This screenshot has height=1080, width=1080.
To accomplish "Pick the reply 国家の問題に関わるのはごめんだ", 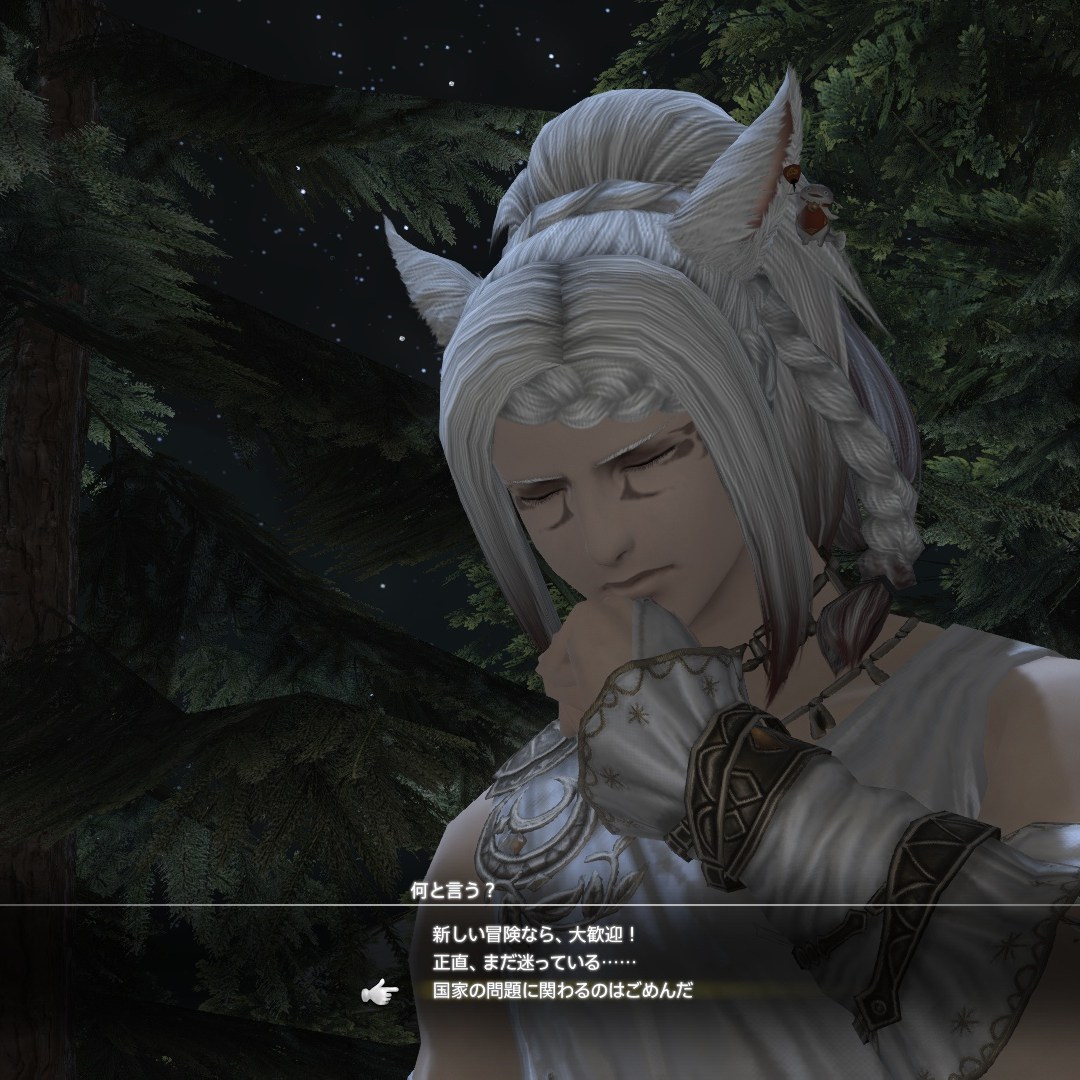I will point(562,990).
